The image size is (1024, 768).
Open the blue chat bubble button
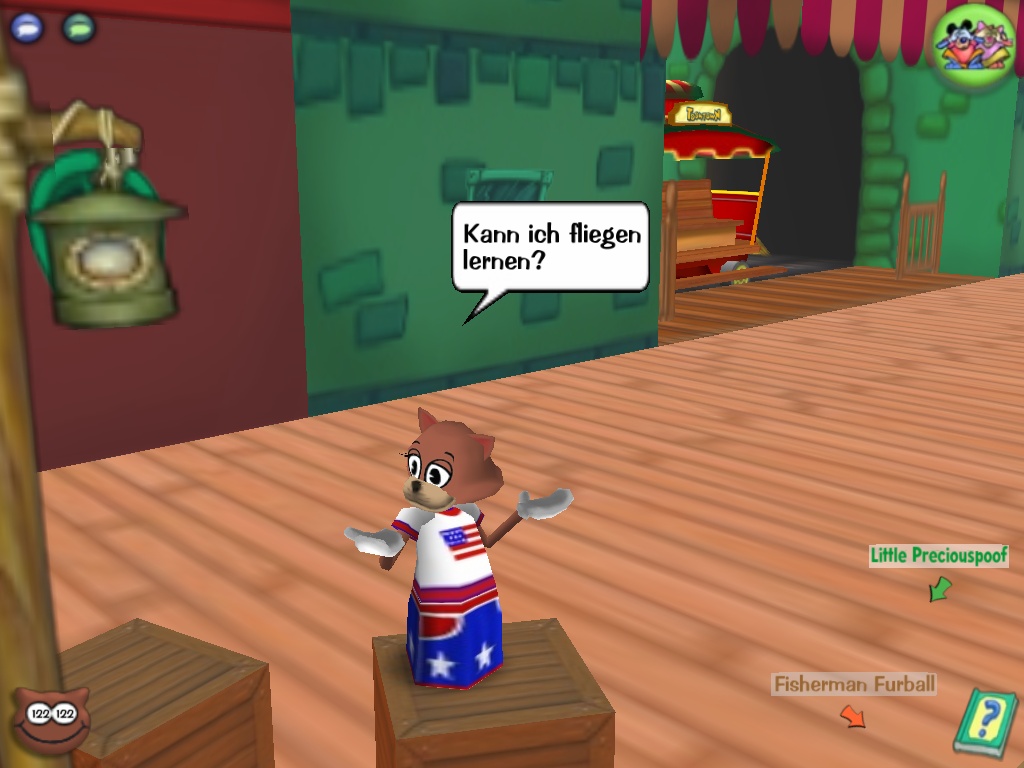tap(27, 27)
